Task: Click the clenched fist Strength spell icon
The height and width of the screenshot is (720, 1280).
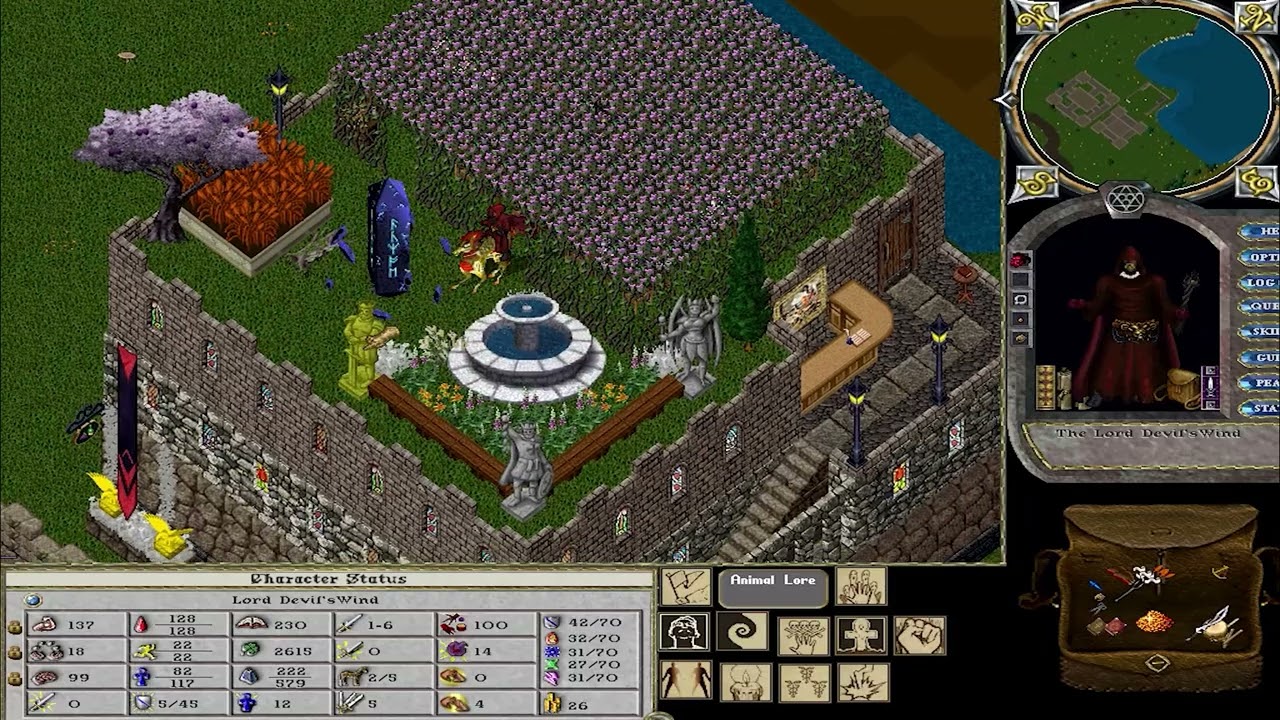Action: click(x=919, y=635)
